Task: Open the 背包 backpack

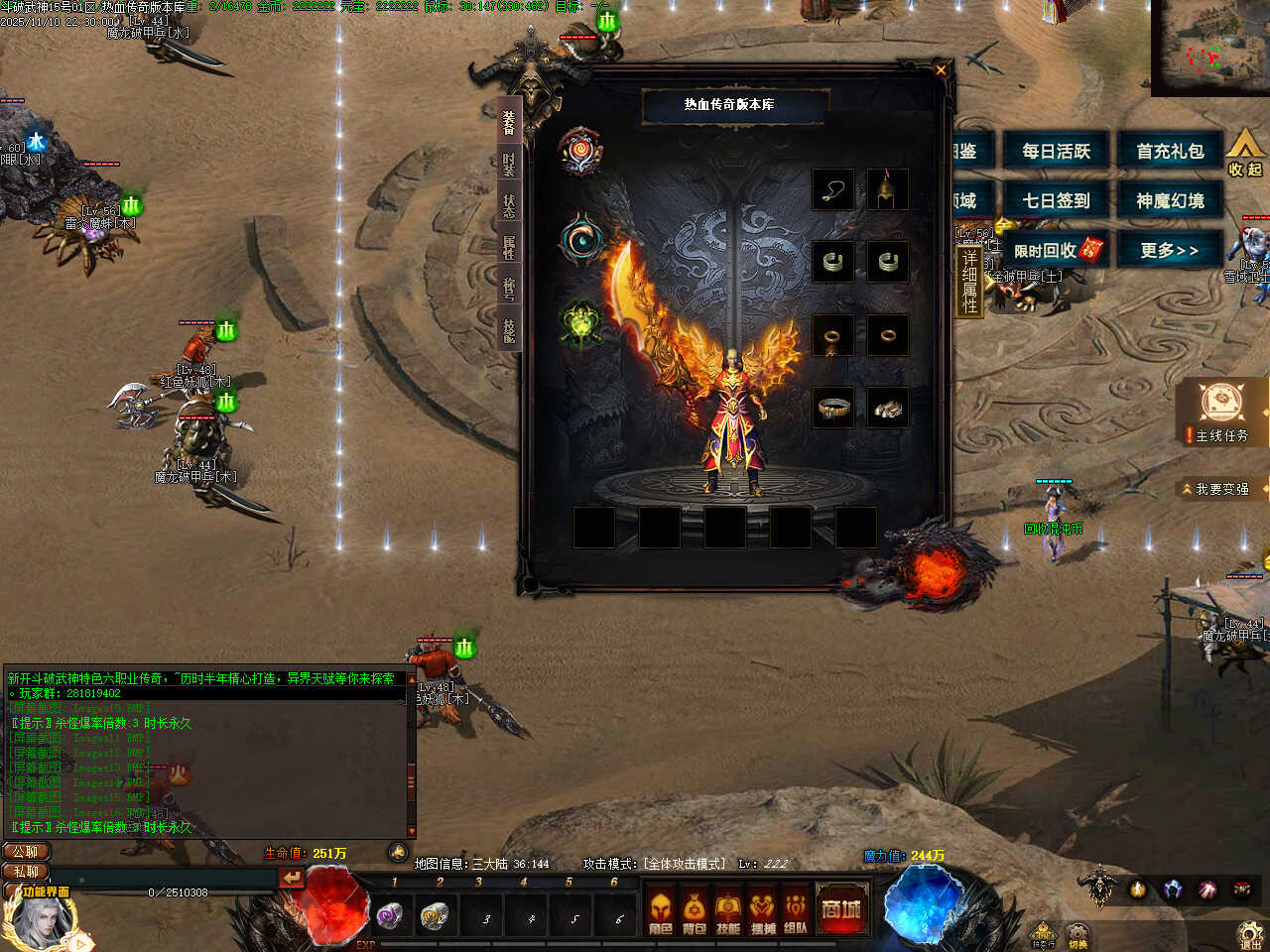Action: tap(695, 912)
